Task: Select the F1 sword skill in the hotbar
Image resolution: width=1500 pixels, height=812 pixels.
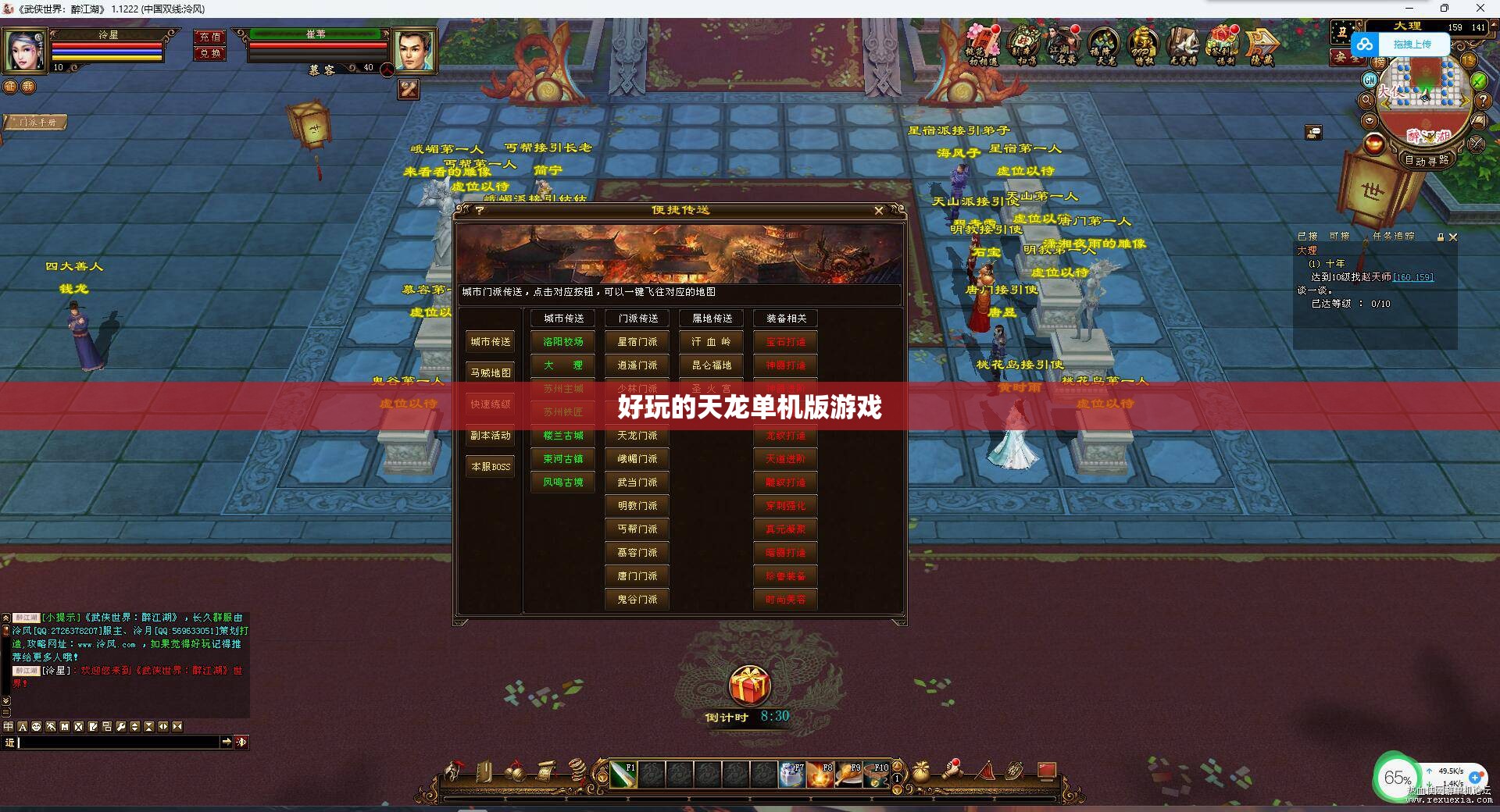Action: (x=623, y=775)
